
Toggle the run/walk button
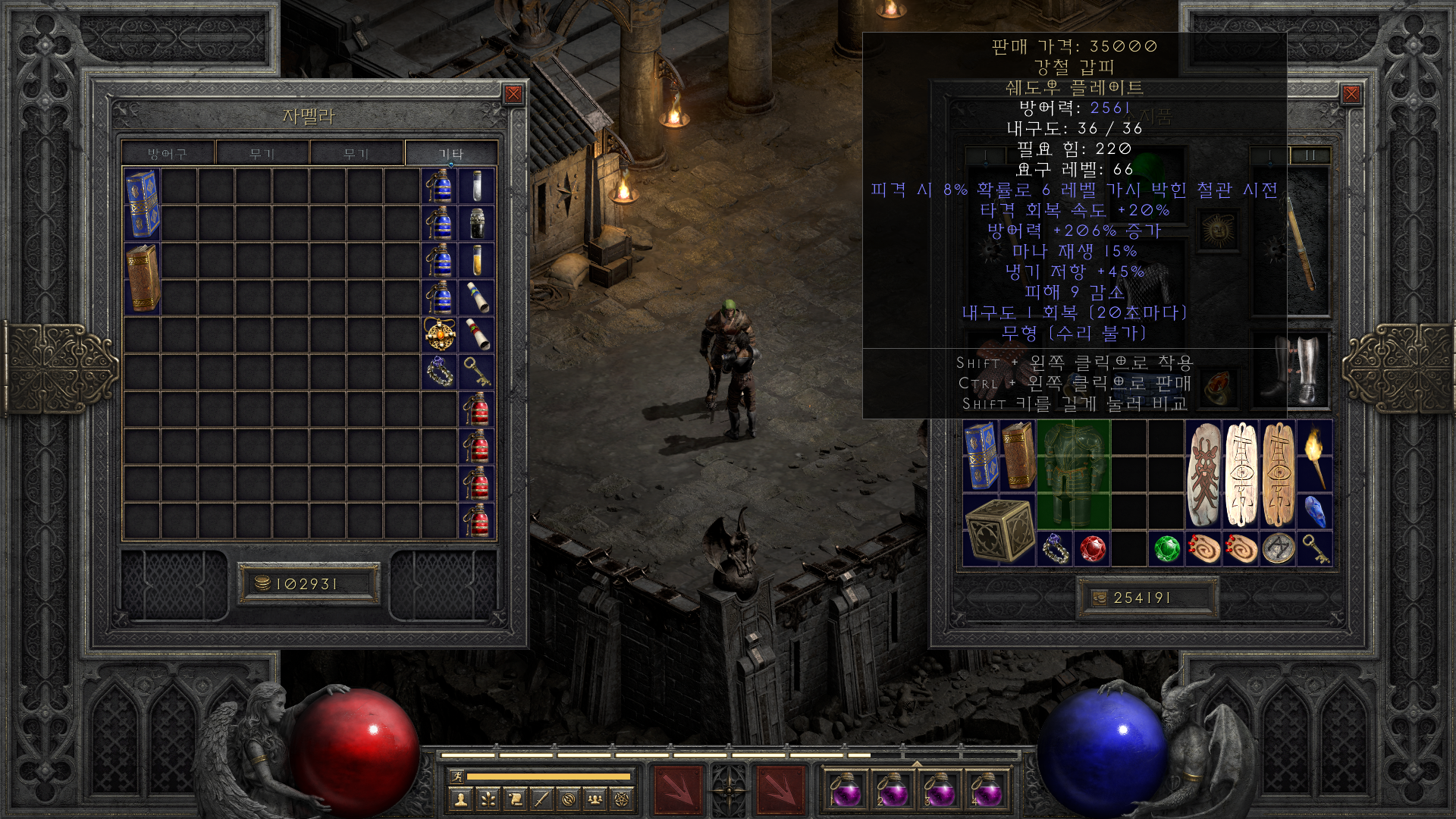457,776
